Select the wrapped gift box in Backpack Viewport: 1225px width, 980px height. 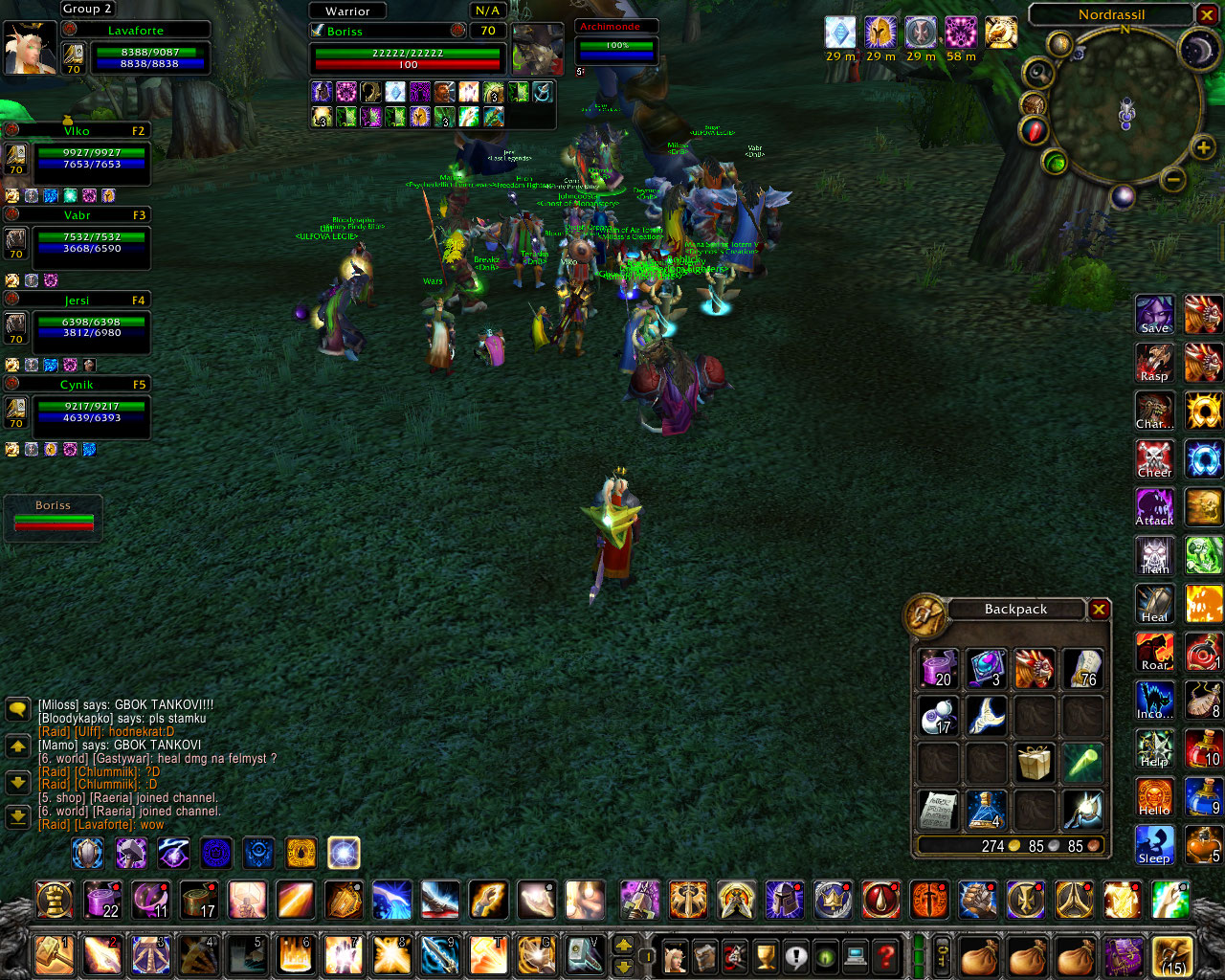(1035, 763)
